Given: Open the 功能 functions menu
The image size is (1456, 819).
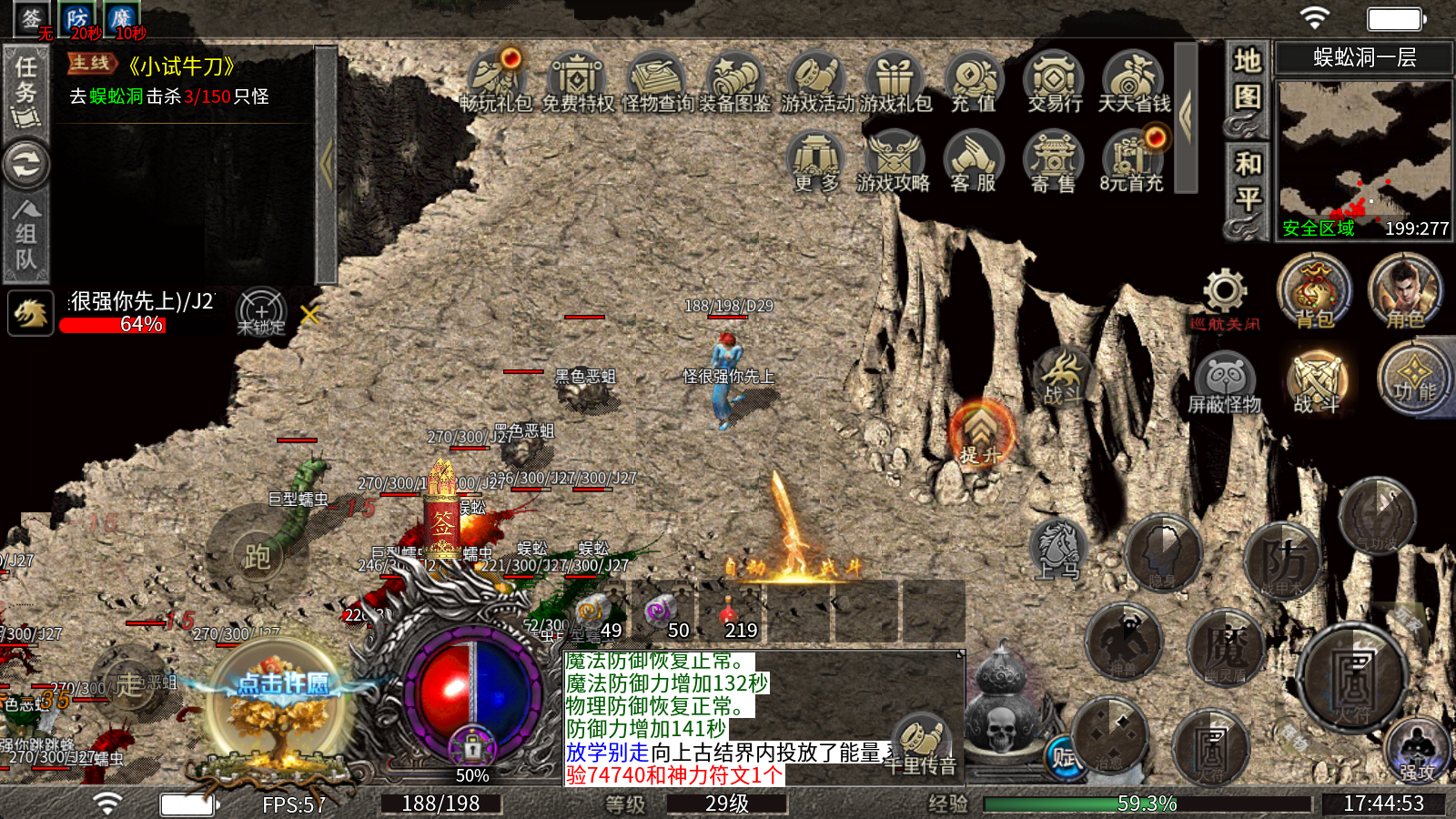Looking at the screenshot, I should [1413, 379].
